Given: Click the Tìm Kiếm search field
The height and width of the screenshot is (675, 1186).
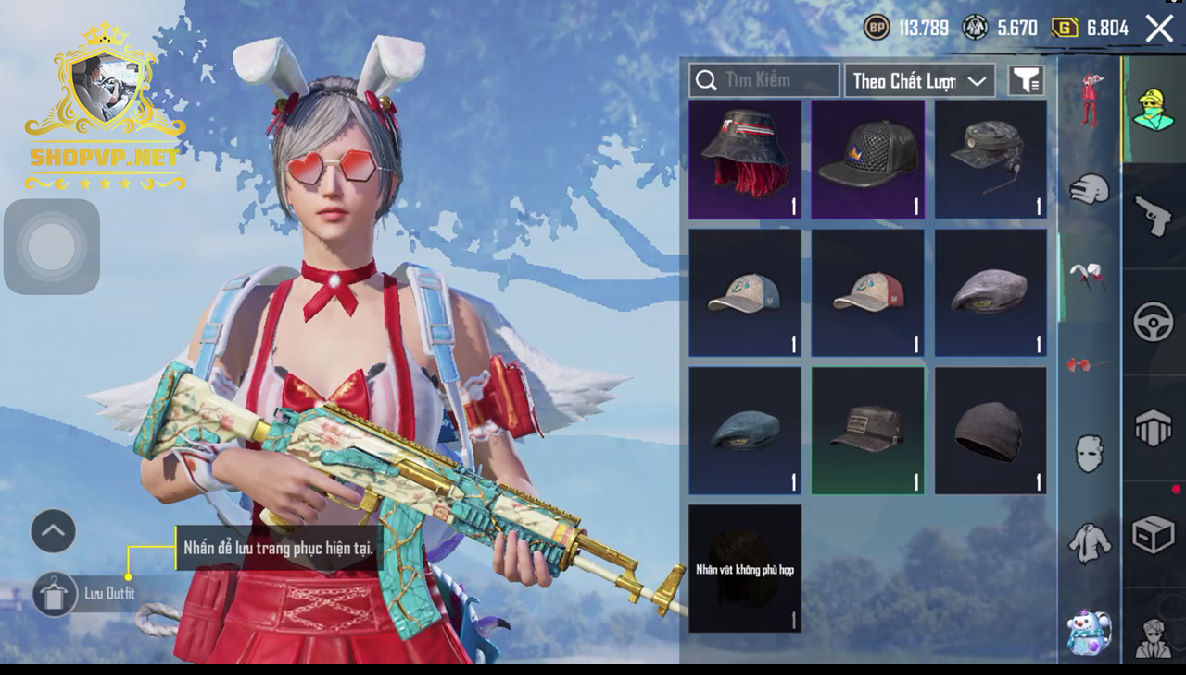Looking at the screenshot, I should (x=764, y=80).
